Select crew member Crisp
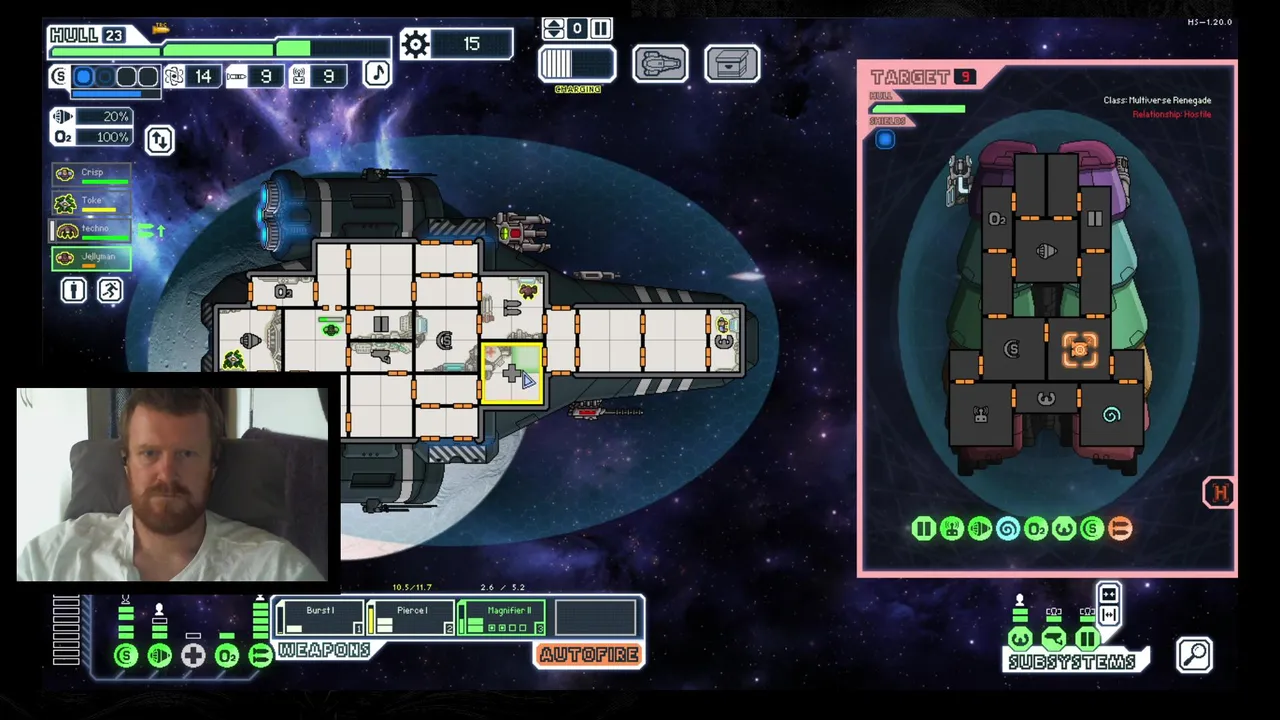Image resolution: width=1280 pixels, height=720 pixels. point(91,174)
